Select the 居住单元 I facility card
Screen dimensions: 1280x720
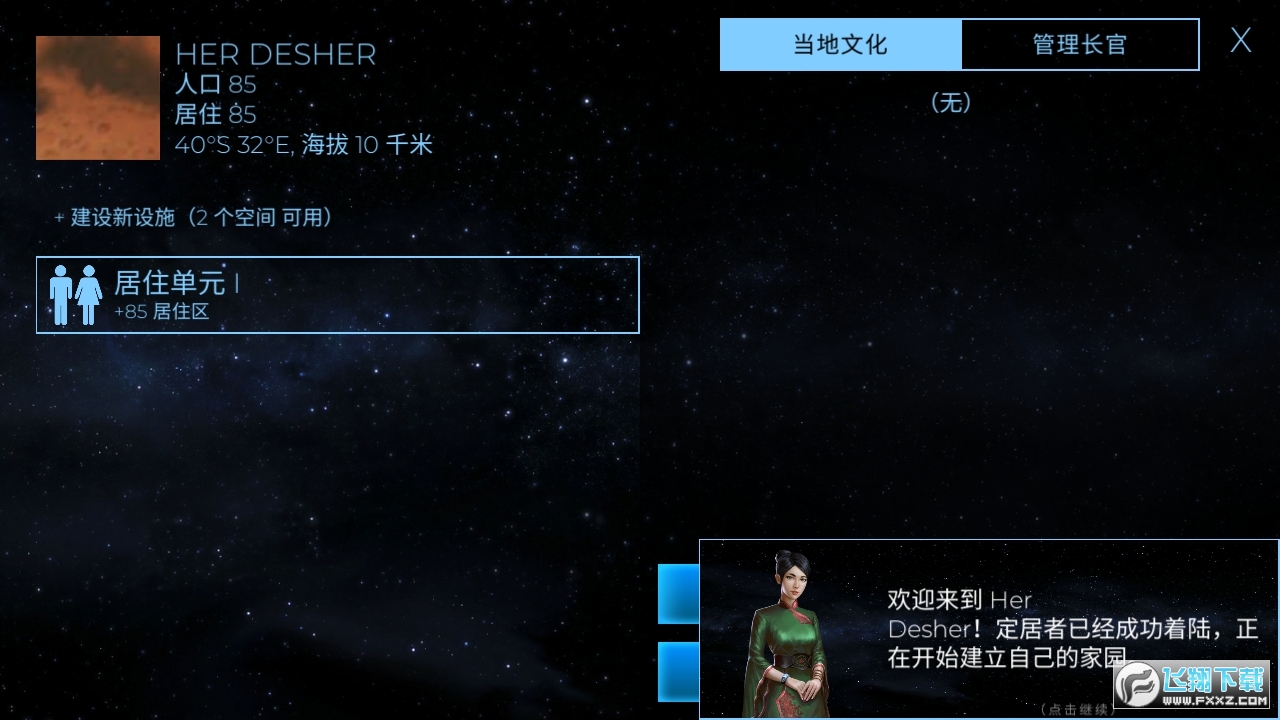tap(337, 294)
